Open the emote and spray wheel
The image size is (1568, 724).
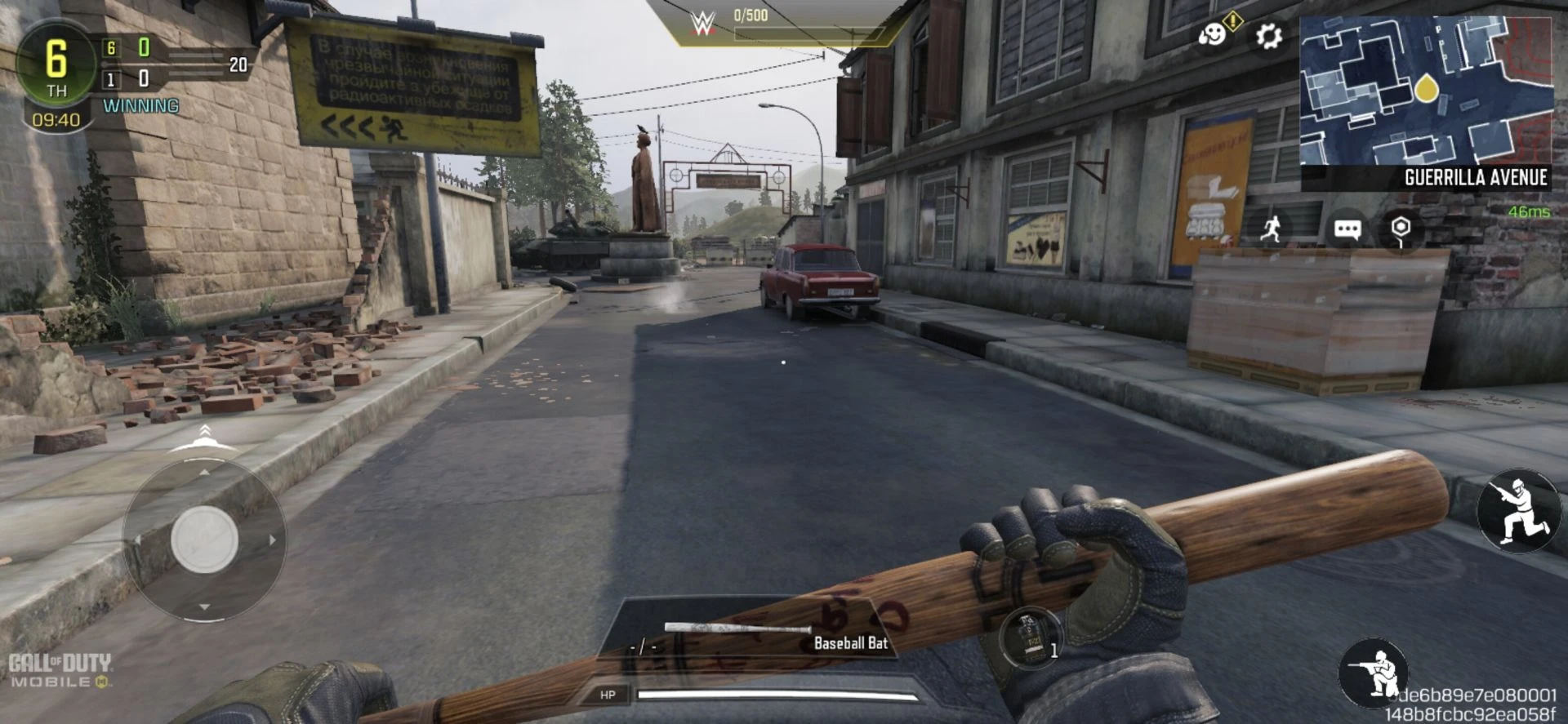click(x=1214, y=35)
